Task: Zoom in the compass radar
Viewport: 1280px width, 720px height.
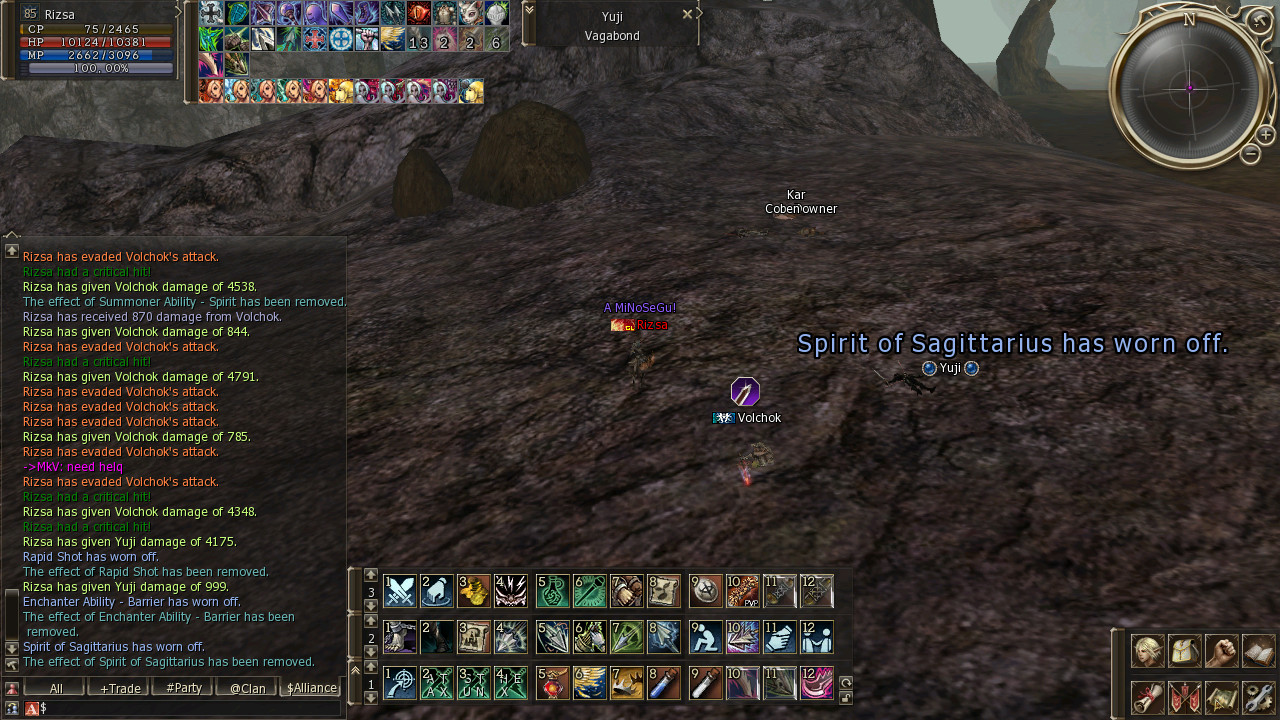Action: point(1265,135)
